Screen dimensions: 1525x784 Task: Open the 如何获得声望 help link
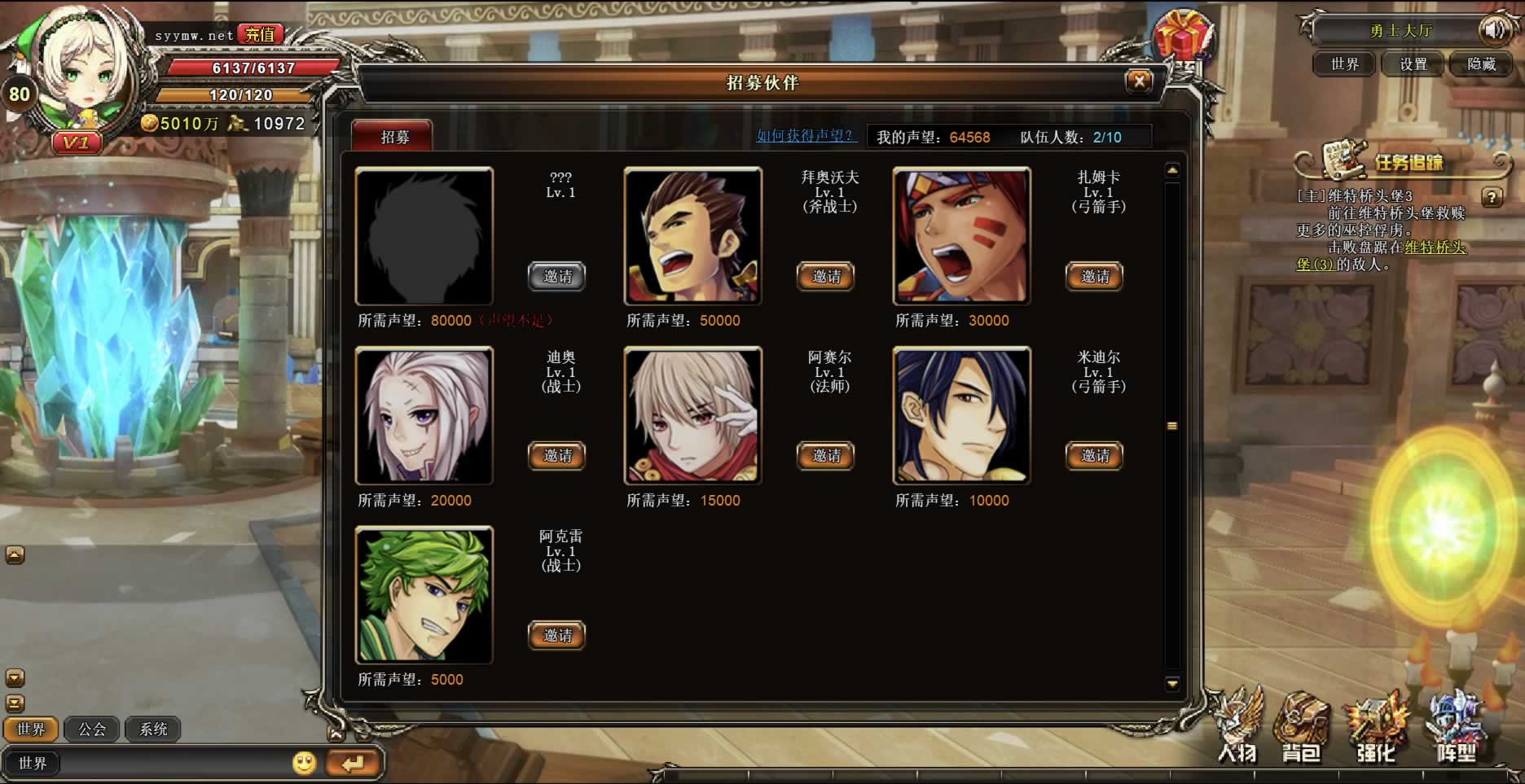(805, 136)
